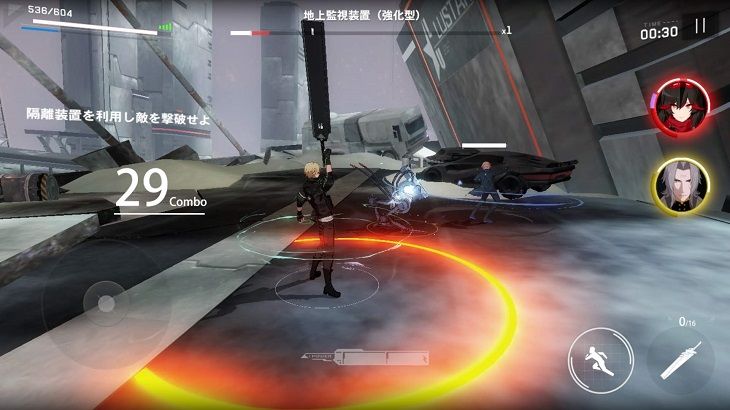Switch to the red-haired character portrait
Screen dimensions: 730x410
[680, 108]
